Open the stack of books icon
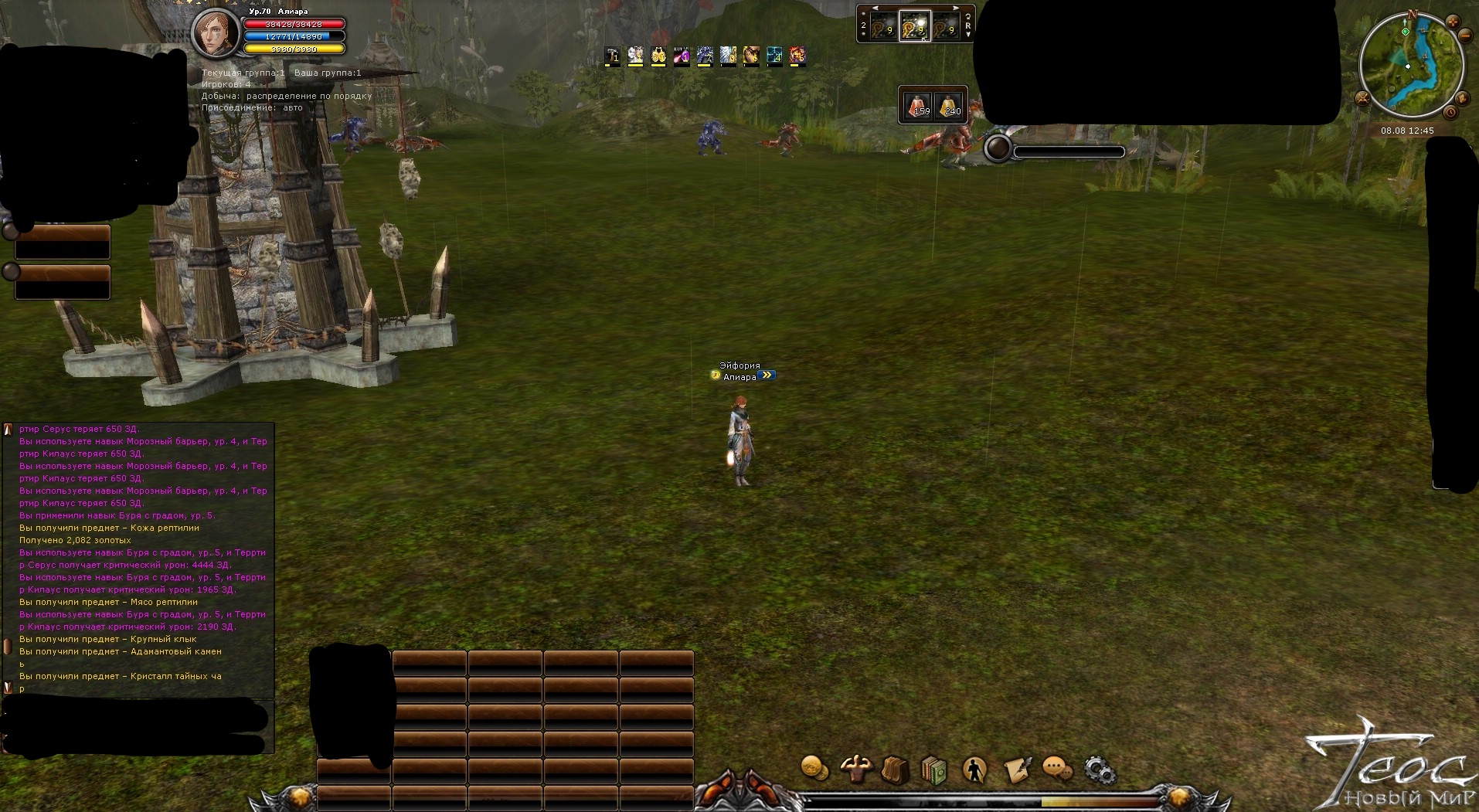This screenshot has width=1479, height=812. (x=934, y=770)
